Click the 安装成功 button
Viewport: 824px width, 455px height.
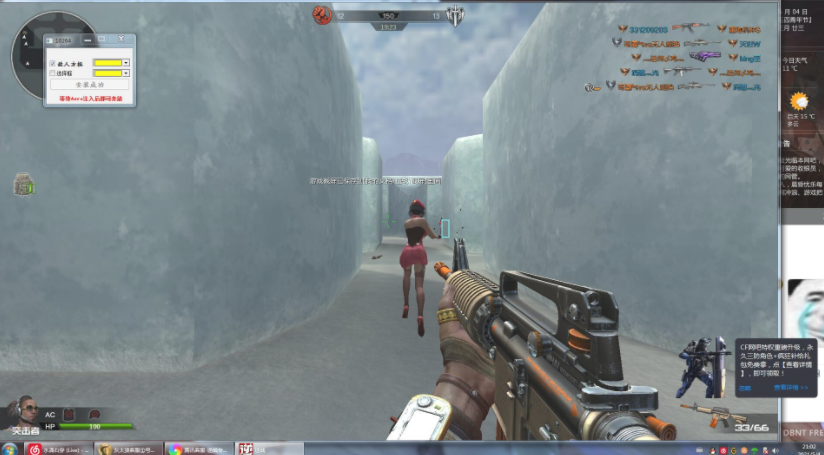[x=89, y=85]
